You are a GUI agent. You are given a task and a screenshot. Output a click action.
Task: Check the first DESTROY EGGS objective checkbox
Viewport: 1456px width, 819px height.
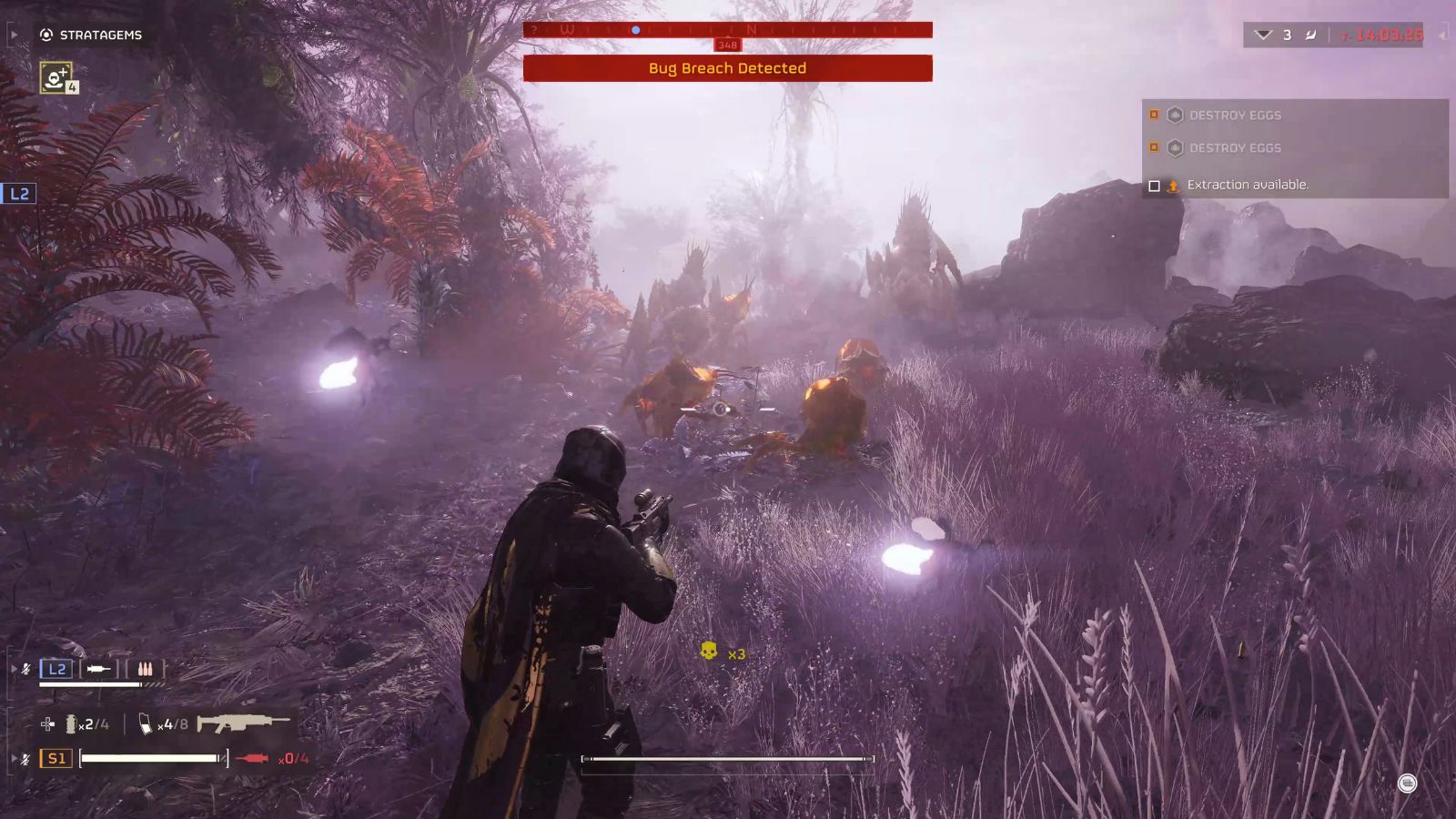click(x=1154, y=115)
